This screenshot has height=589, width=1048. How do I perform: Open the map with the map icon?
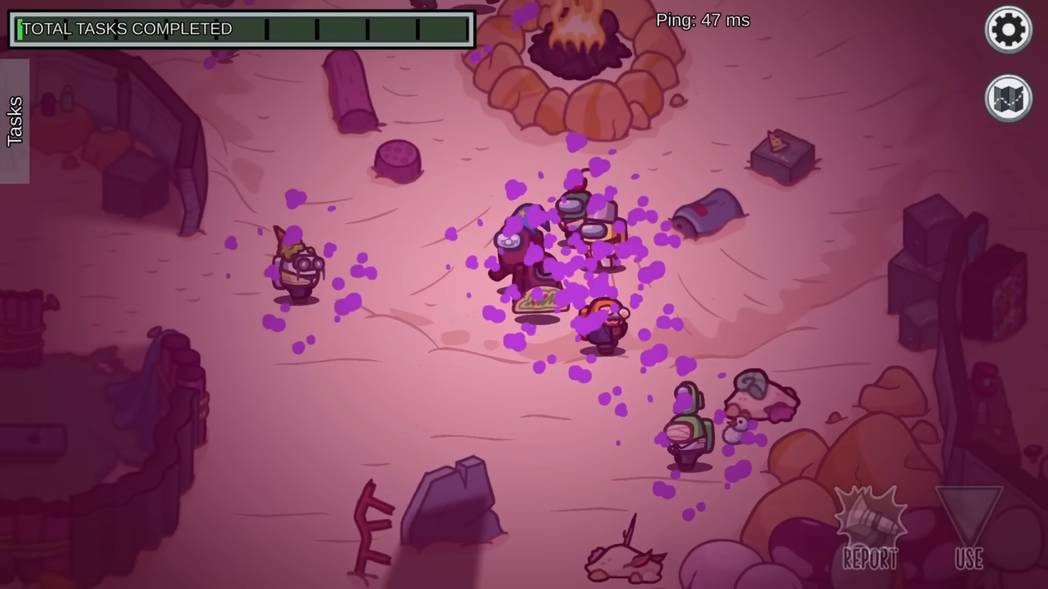[1008, 98]
